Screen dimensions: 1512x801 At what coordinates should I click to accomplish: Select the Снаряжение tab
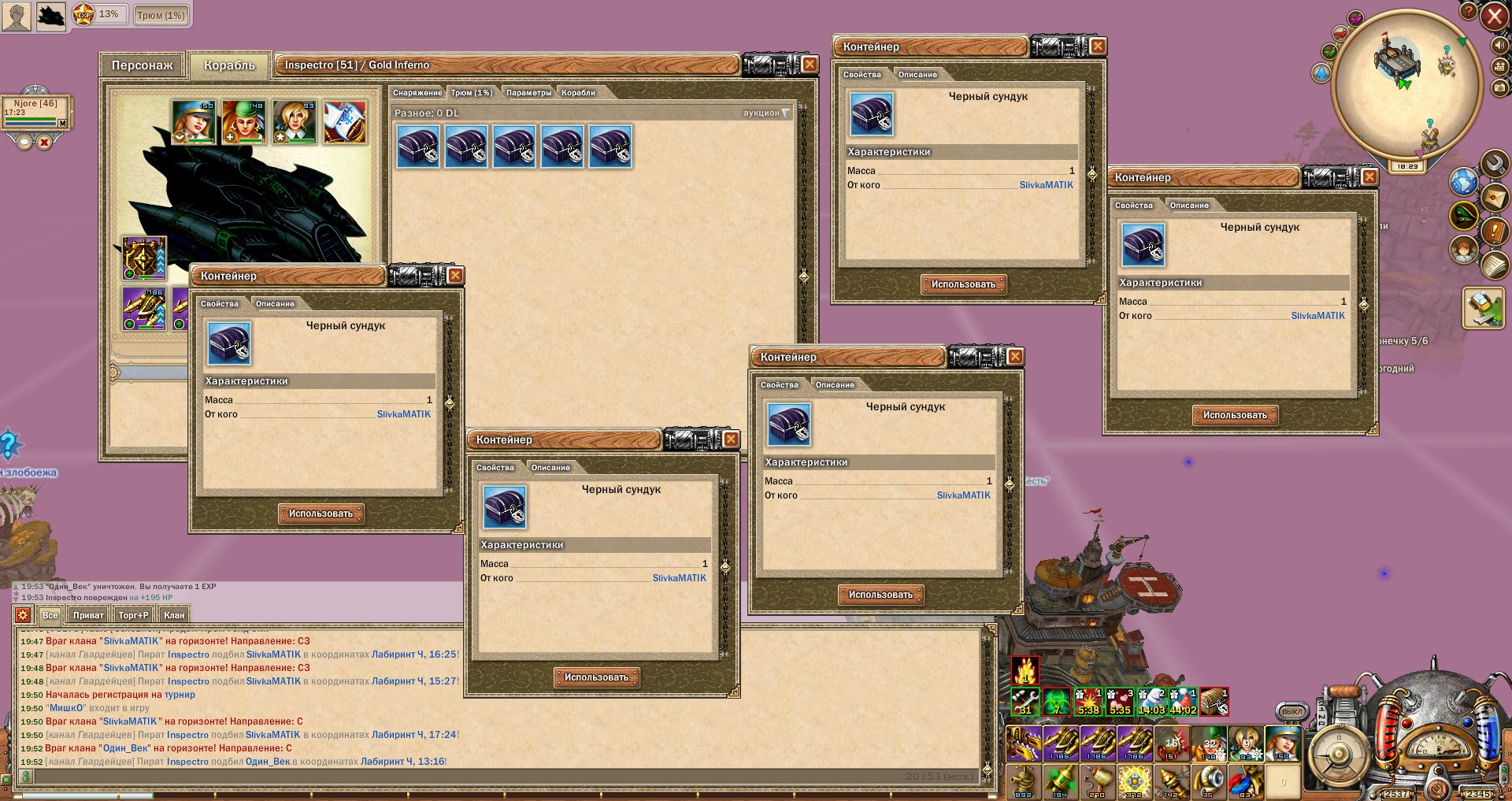[x=417, y=93]
